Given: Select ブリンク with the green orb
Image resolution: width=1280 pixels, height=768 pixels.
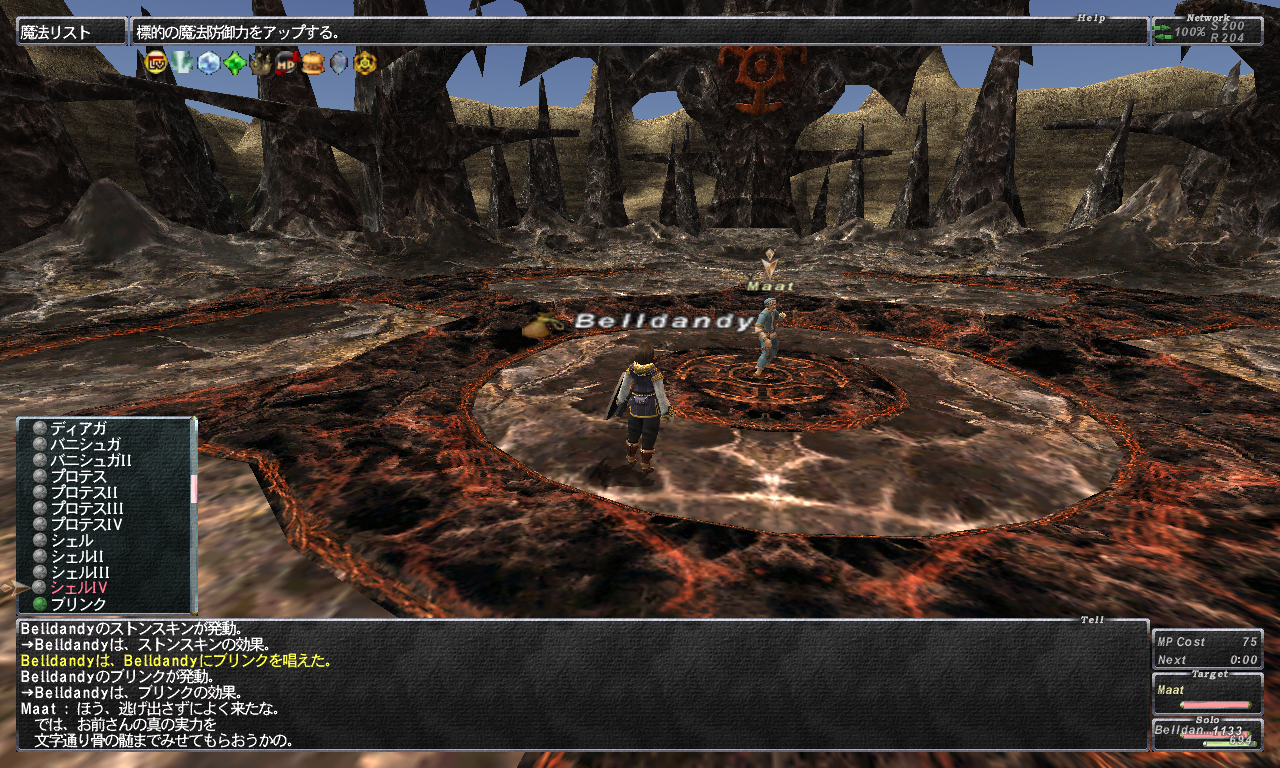Looking at the screenshot, I should point(78,604).
